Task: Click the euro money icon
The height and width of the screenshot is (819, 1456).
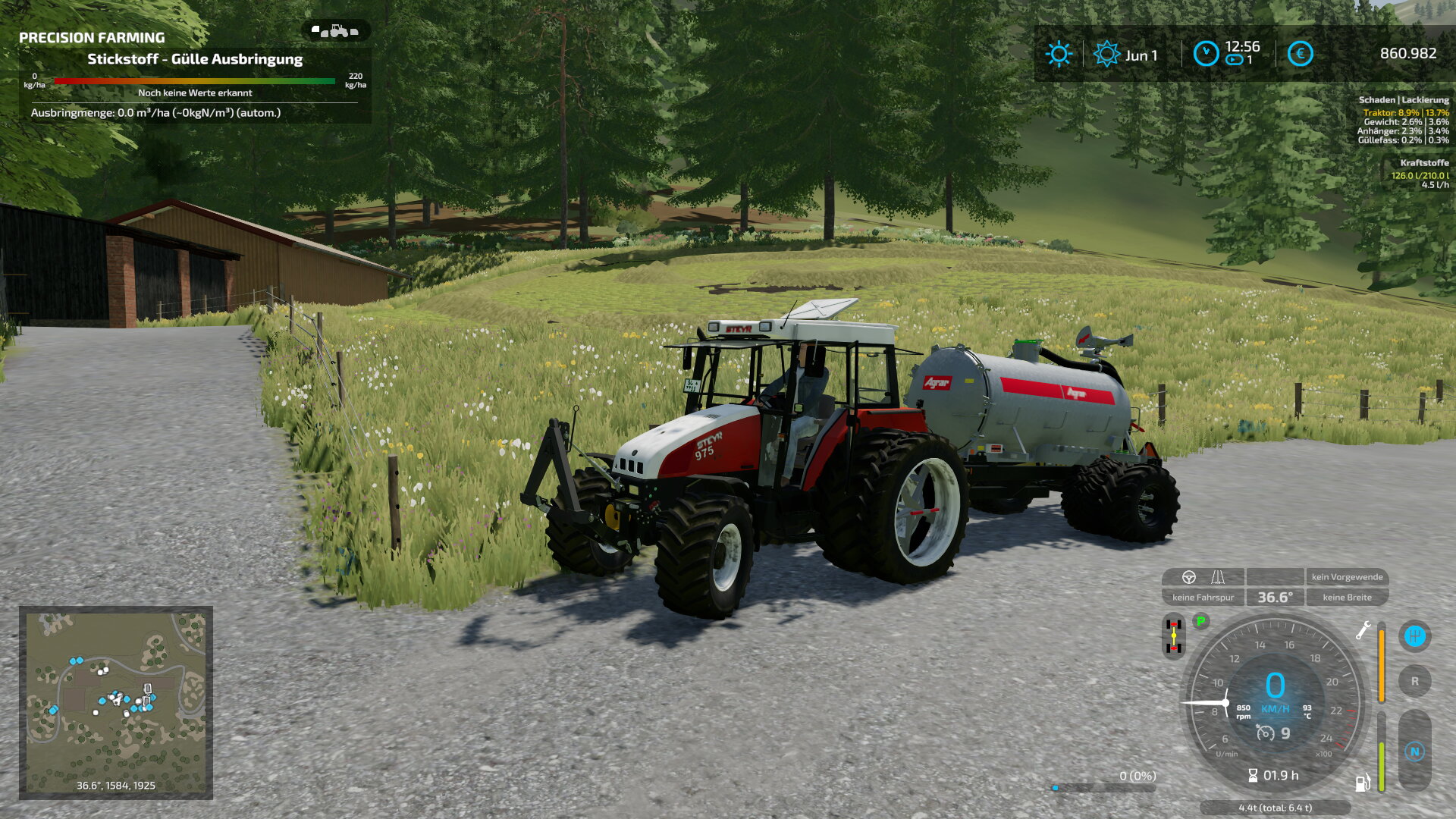Action: pos(1300,54)
